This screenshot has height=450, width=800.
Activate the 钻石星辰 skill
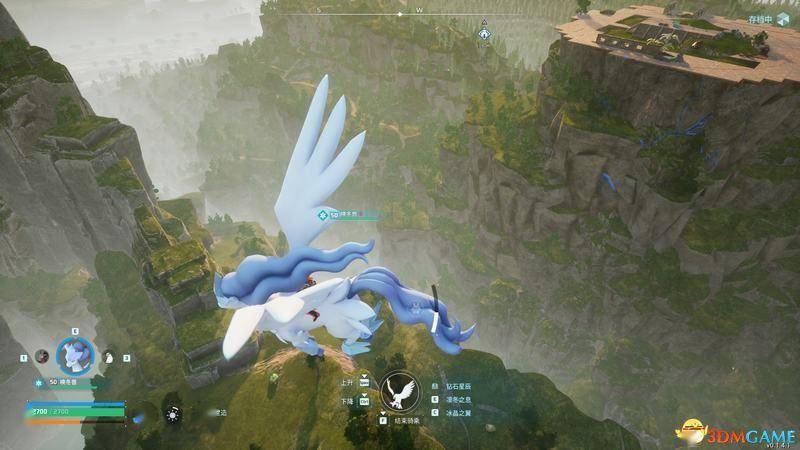[458, 385]
